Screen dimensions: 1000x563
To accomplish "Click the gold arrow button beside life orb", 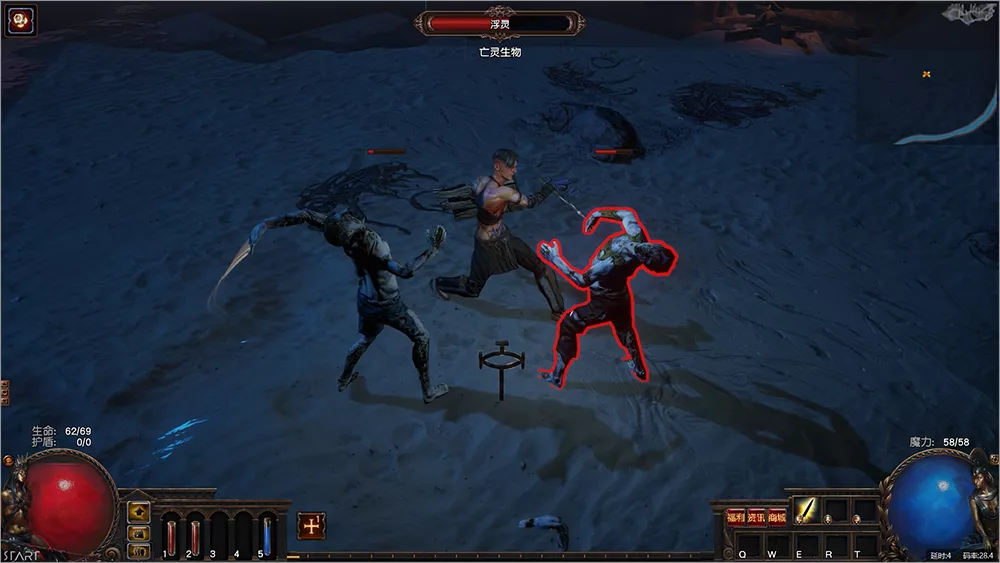I will click(x=139, y=512).
